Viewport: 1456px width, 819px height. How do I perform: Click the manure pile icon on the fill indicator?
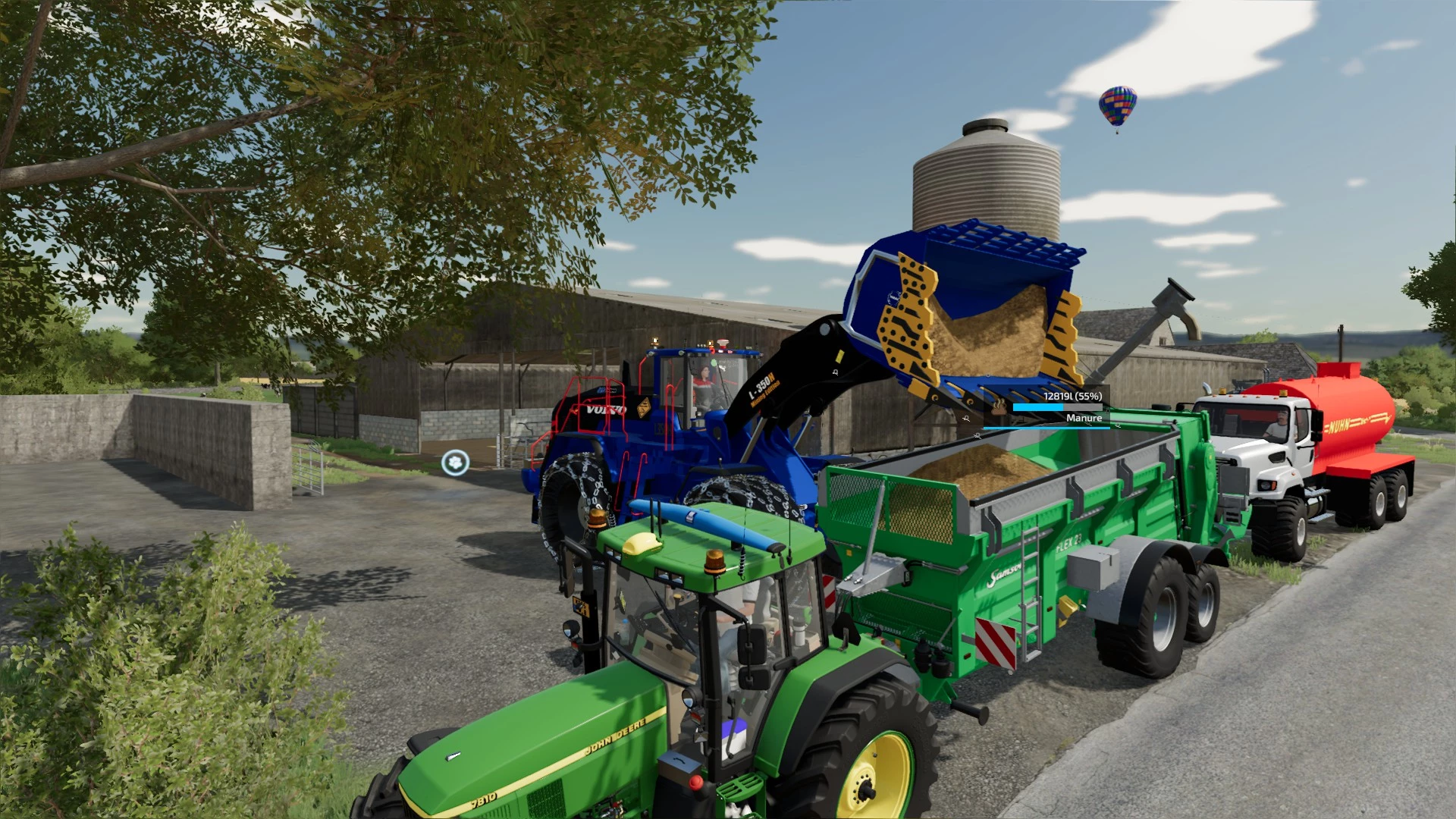click(x=999, y=407)
